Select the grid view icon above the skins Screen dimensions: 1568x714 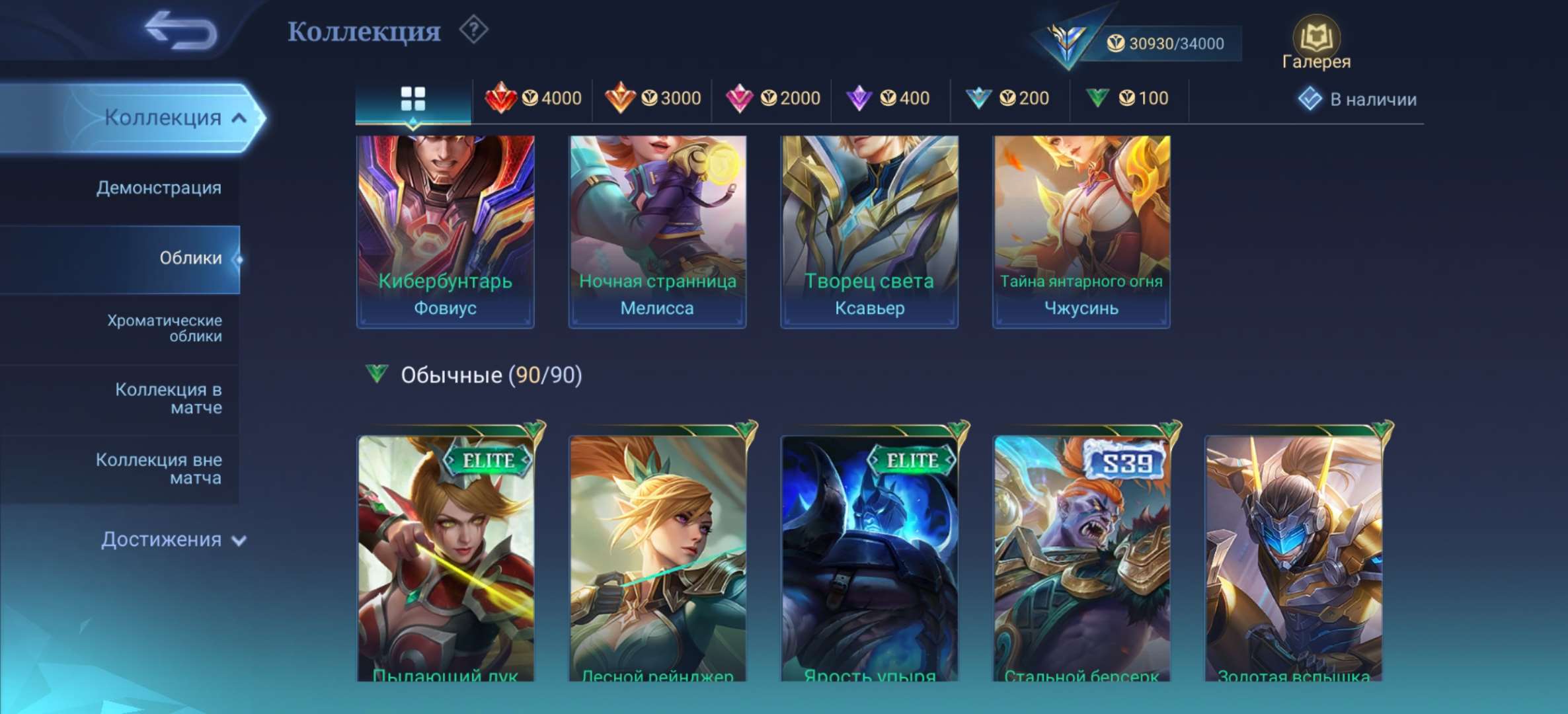(413, 97)
